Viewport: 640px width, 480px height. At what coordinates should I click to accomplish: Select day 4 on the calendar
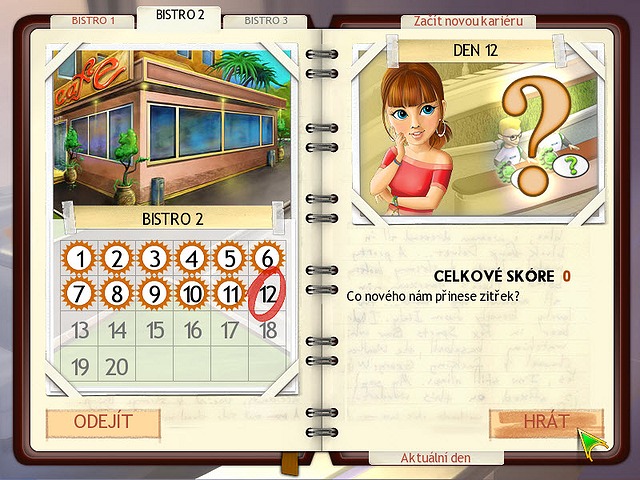[192, 260]
